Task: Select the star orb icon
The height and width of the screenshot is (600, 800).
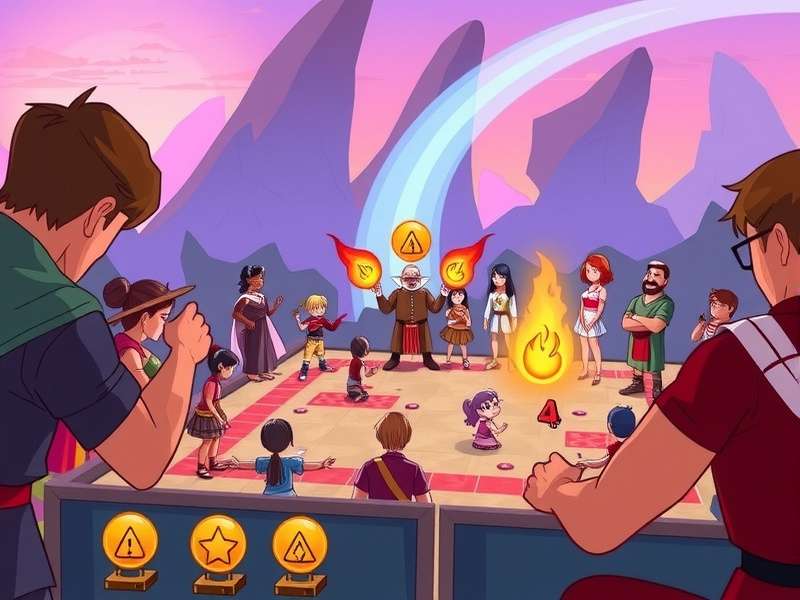Action: pyautogui.click(x=218, y=542)
